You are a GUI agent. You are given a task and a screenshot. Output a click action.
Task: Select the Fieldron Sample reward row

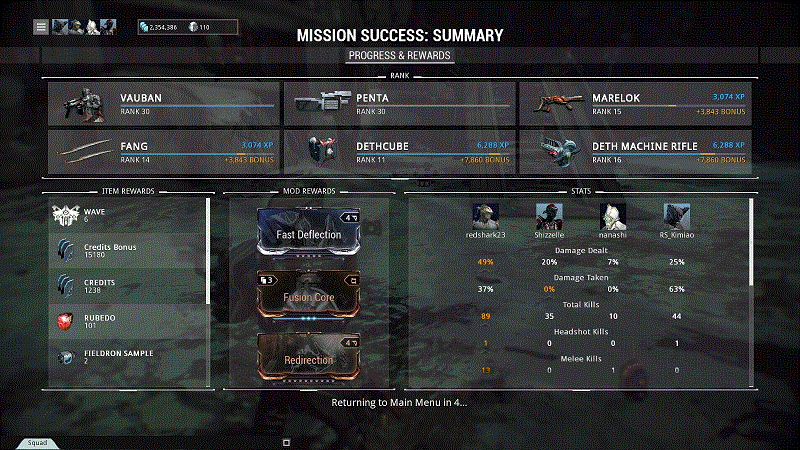pyautogui.click(x=128, y=357)
